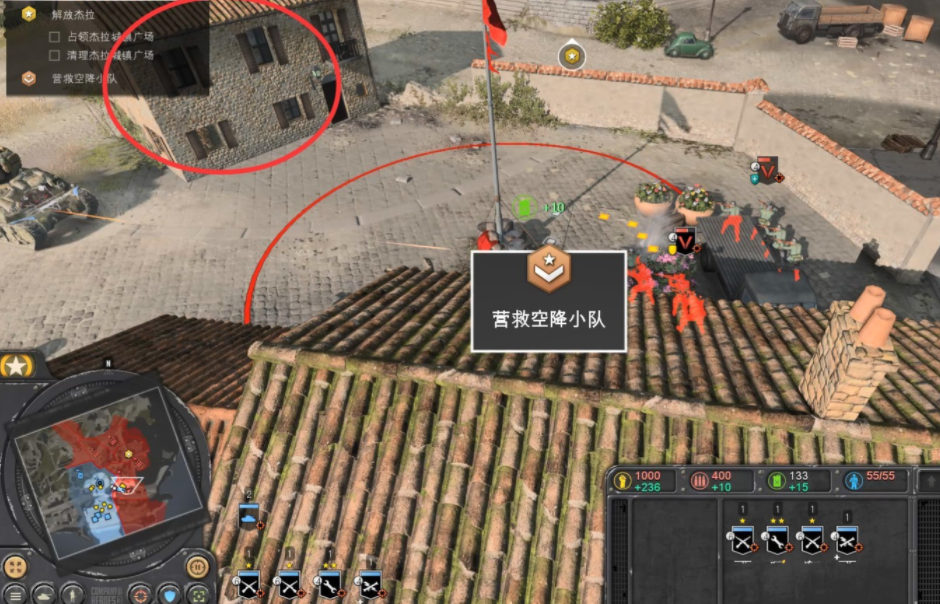Activate the blue shield button under the minimap
Screen dimensions: 940x604
point(169,596)
